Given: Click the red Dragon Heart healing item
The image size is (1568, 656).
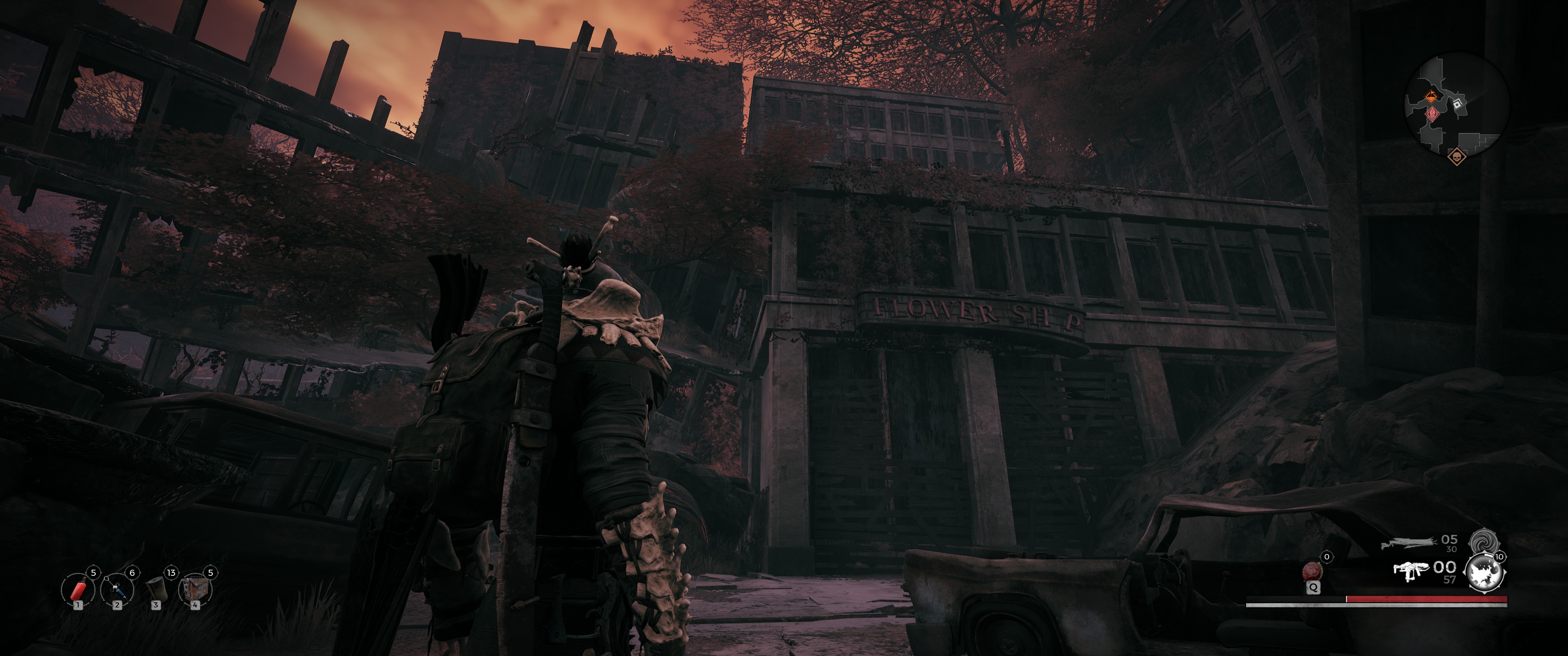Looking at the screenshot, I should [x=1312, y=571].
